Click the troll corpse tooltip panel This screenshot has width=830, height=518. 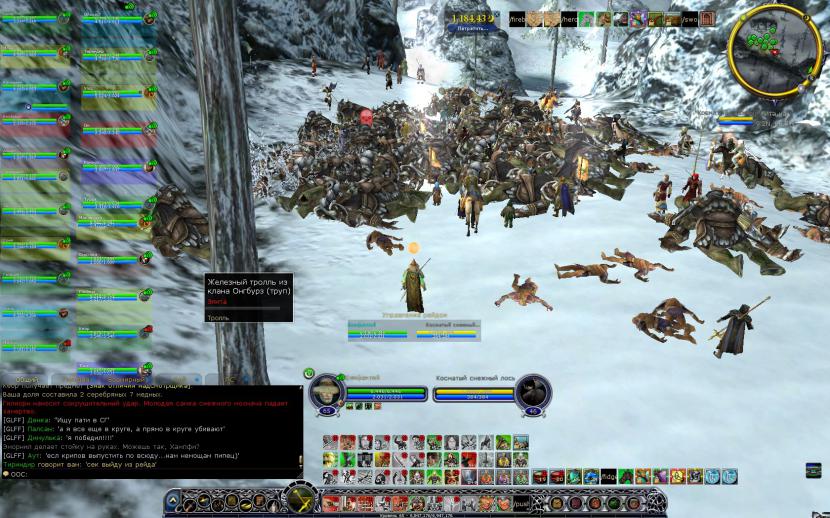[x=248, y=298]
